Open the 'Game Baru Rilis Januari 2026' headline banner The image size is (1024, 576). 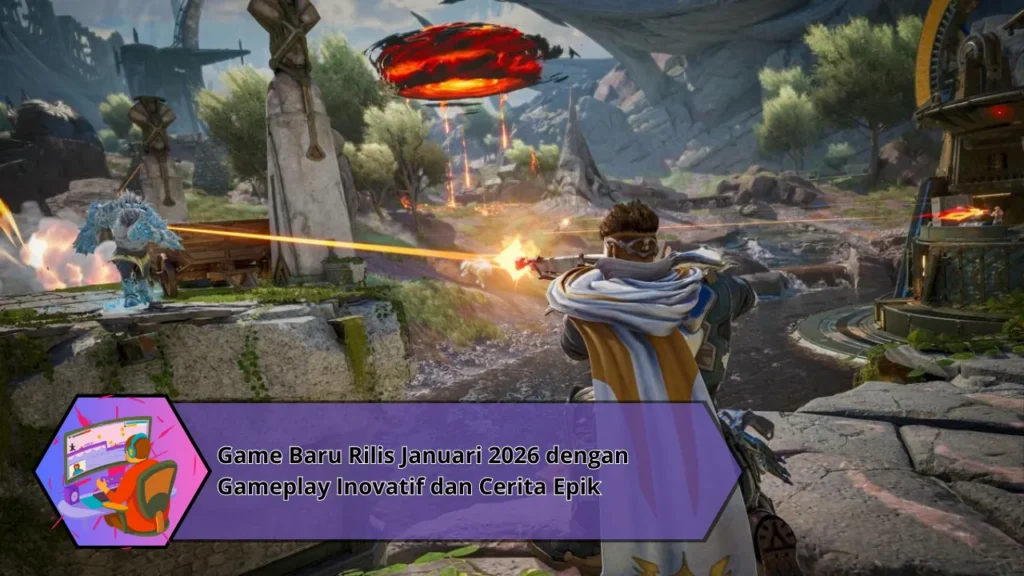pyautogui.click(x=423, y=471)
